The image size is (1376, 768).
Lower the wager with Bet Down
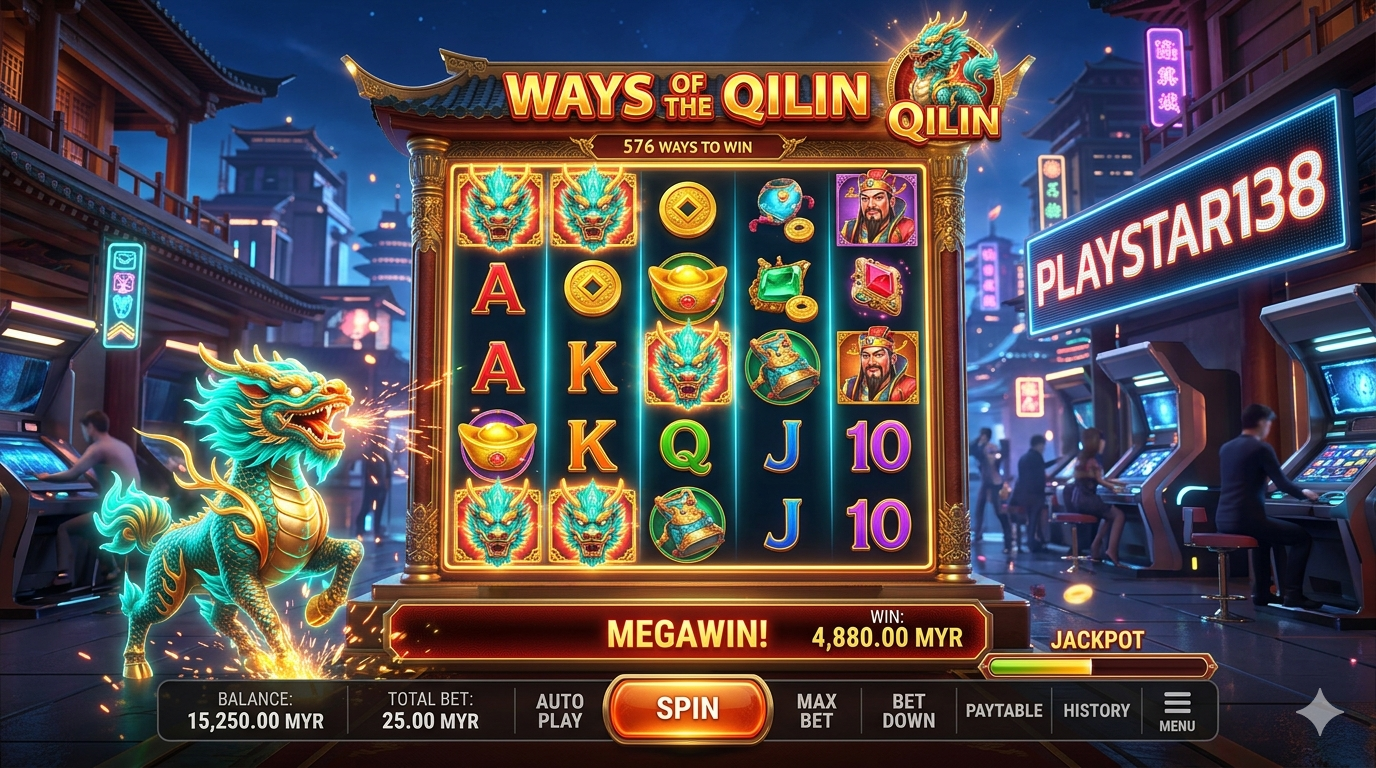coord(908,710)
